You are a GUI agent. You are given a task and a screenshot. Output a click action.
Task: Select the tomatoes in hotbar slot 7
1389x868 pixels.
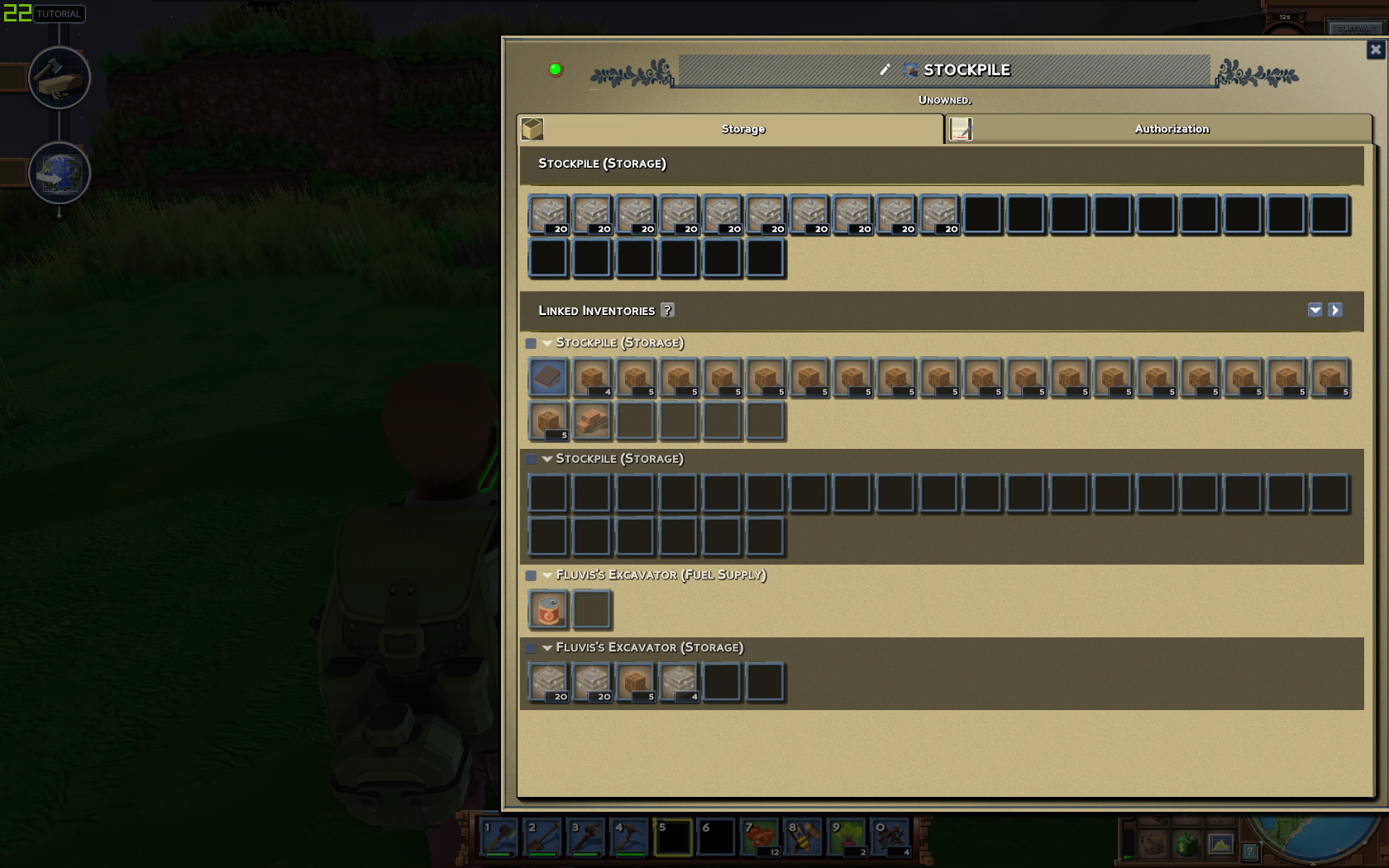(760, 837)
